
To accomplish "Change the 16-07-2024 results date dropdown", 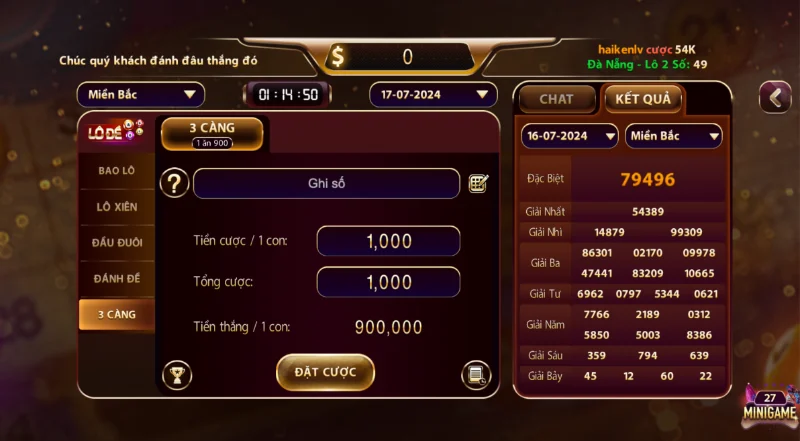I will point(569,135).
